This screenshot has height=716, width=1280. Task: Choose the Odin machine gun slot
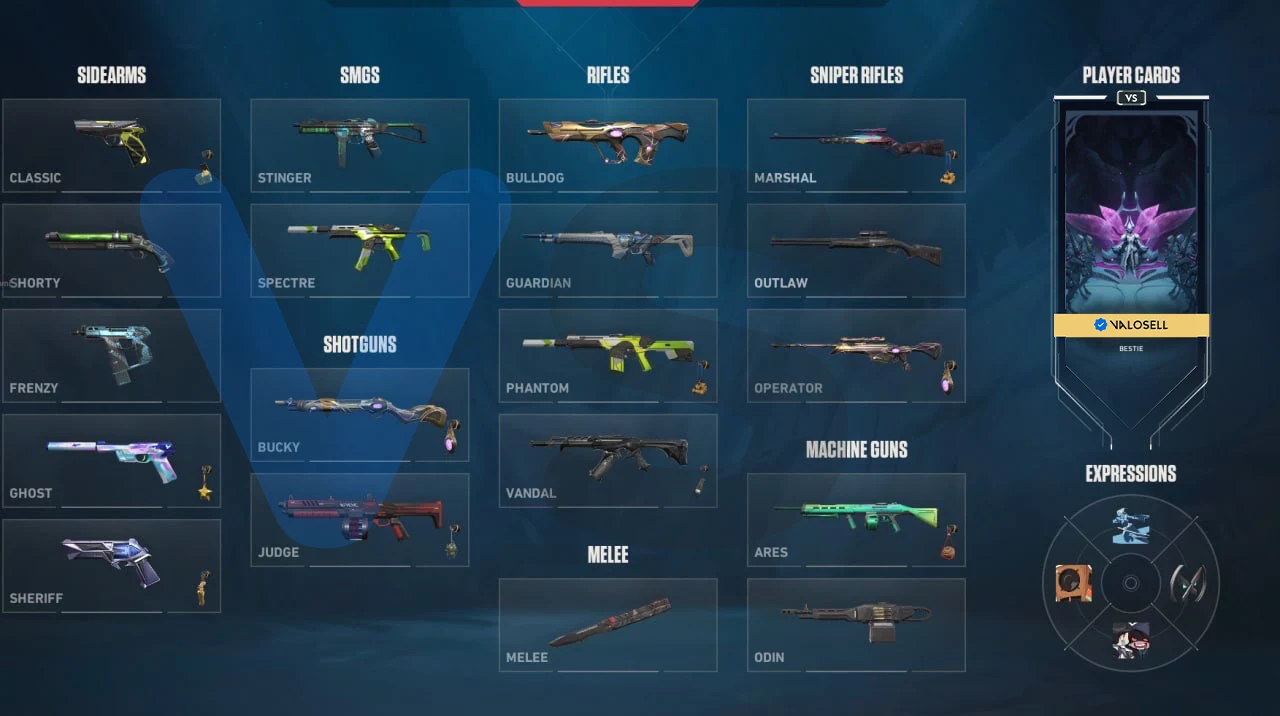coord(856,624)
